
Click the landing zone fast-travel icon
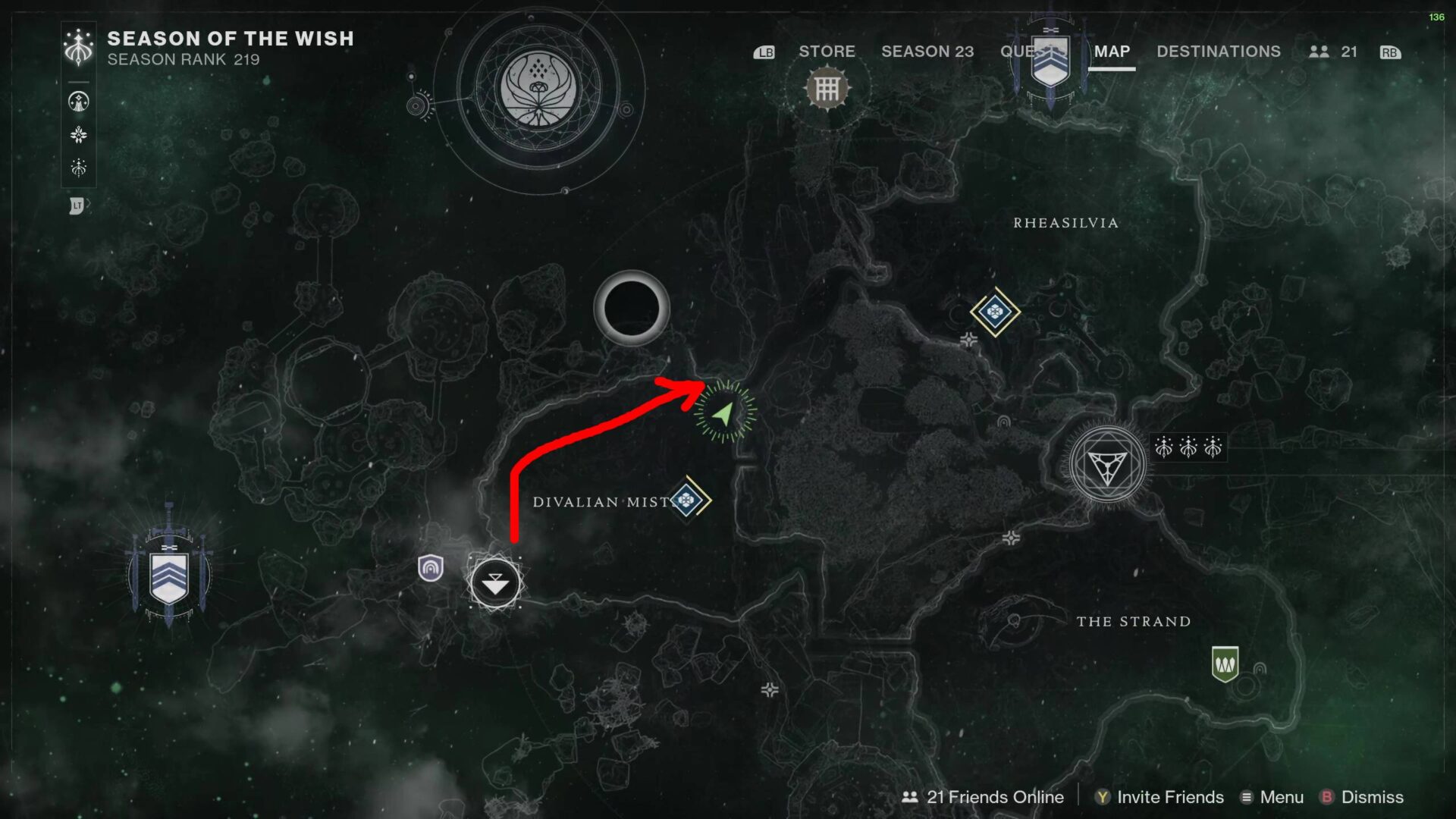pyautogui.click(x=495, y=584)
